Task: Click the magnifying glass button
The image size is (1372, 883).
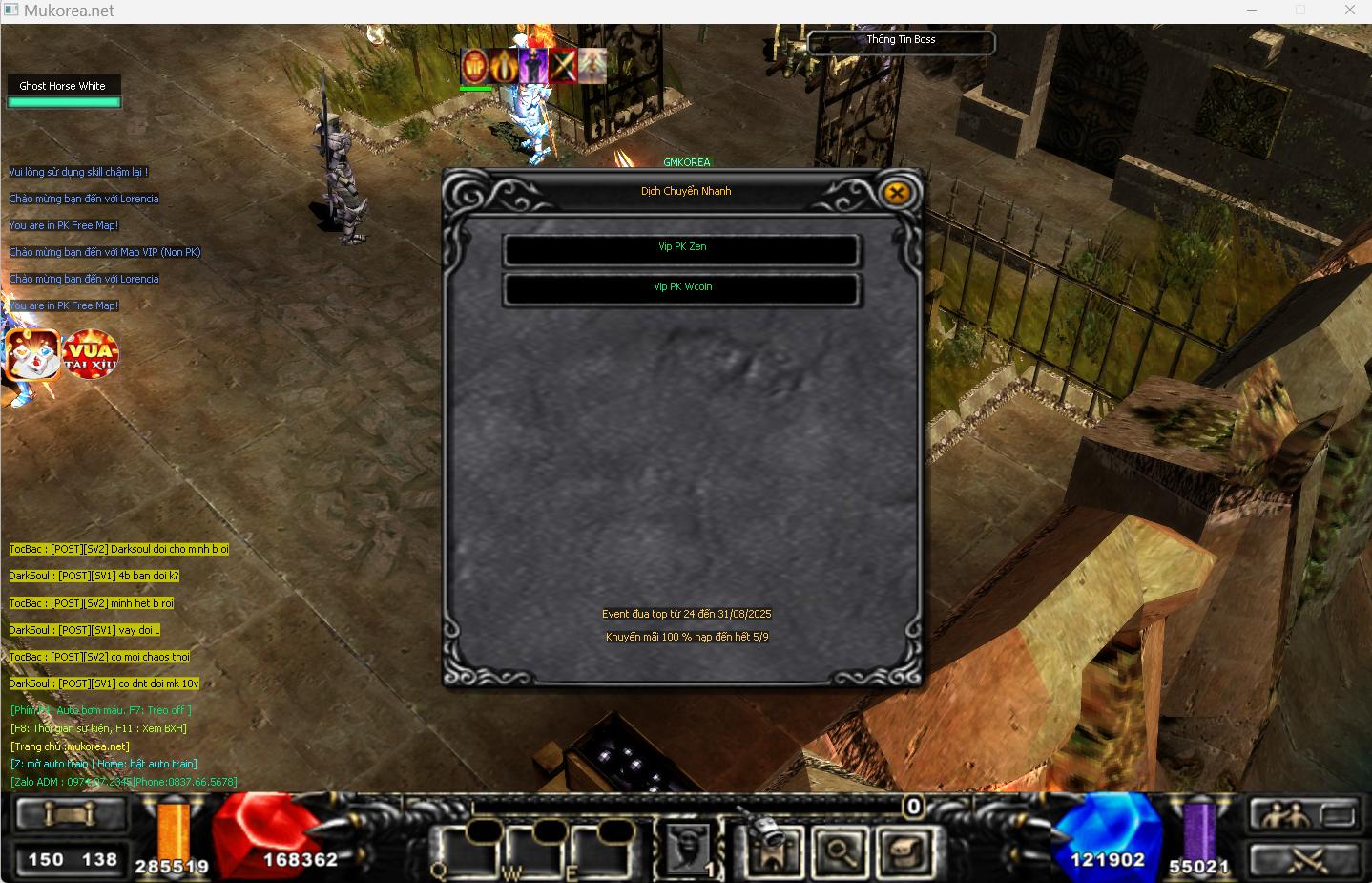Action: [839, 850]
